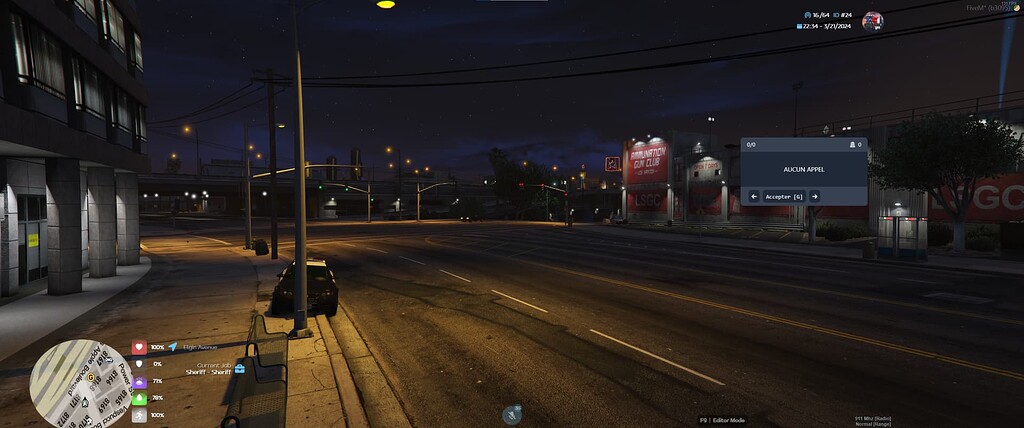Click the round server logo at top
Image resolution: width=1024 pixels, height=428 pixels.
pyautogui.click(x=872, y=21)
